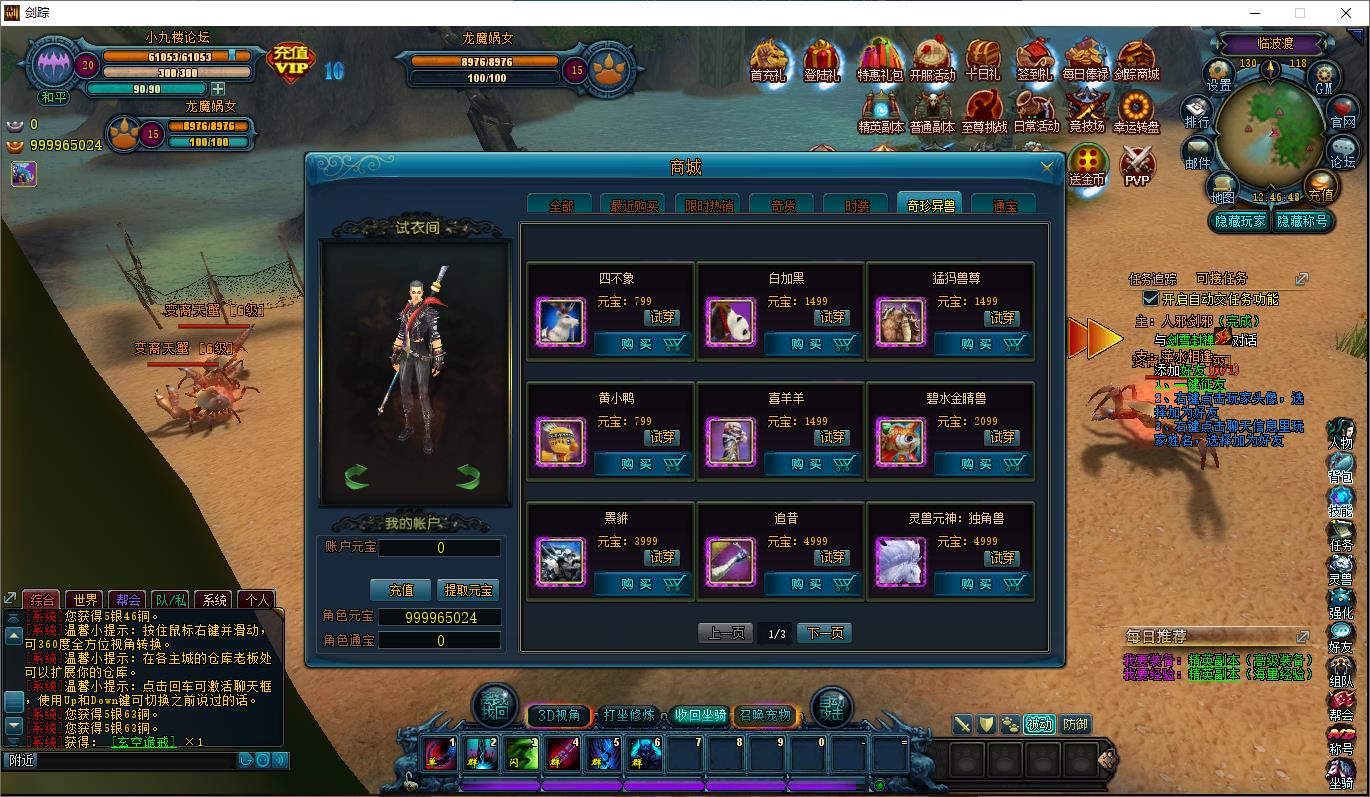
Task: Switch to the 时装 shop tab
Action: click(857, 205)
